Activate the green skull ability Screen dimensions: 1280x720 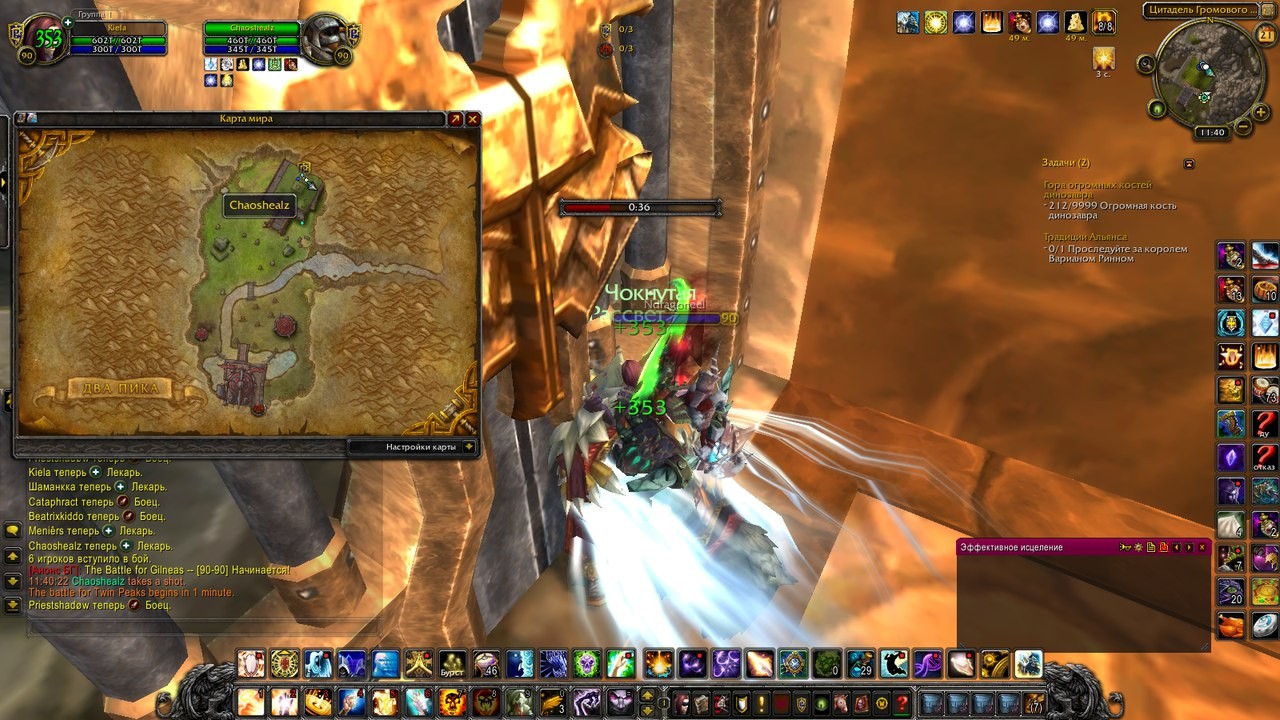[x=587, y=664]
